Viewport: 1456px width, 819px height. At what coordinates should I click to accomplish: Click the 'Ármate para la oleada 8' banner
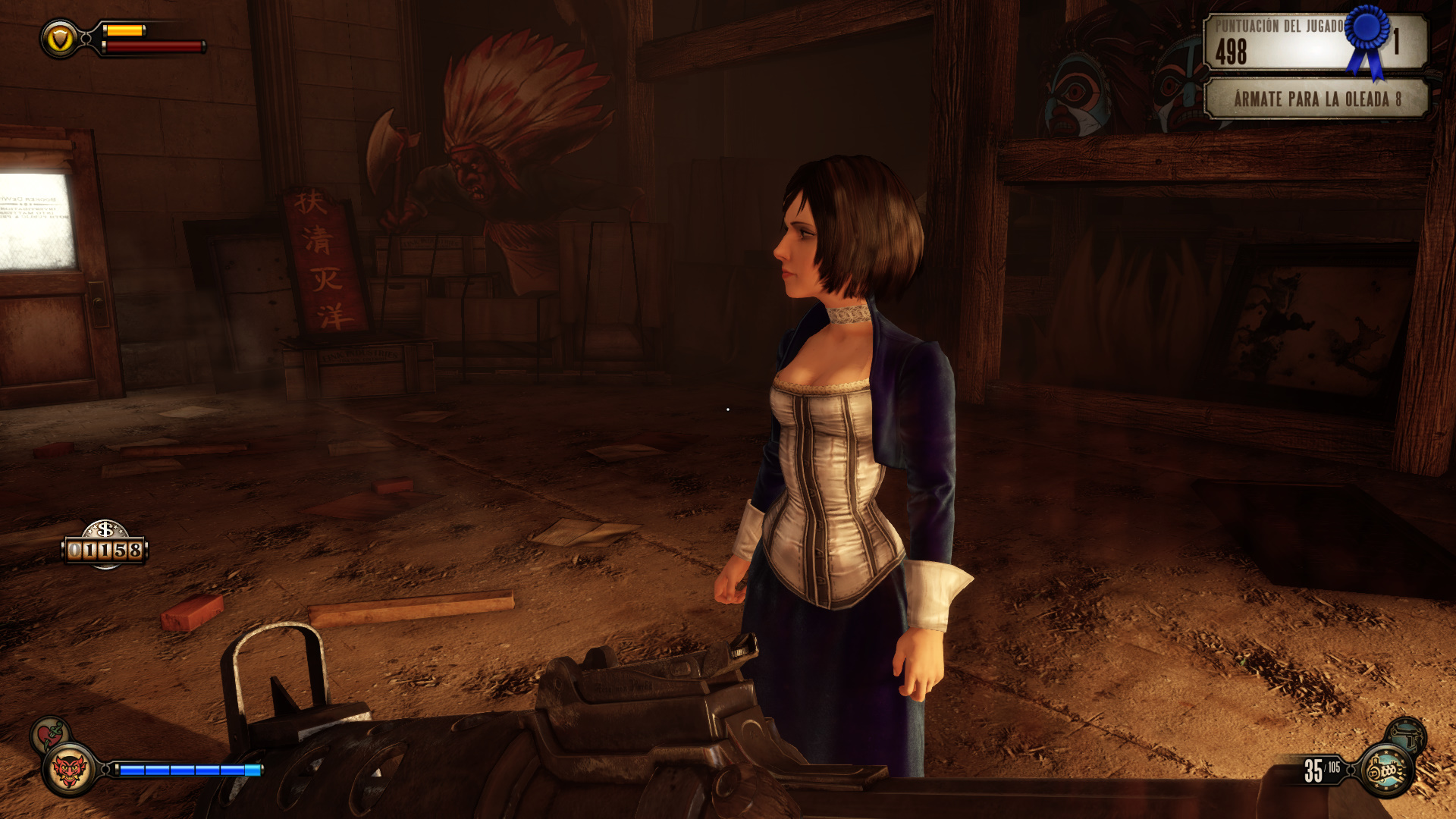(1316, 99)
